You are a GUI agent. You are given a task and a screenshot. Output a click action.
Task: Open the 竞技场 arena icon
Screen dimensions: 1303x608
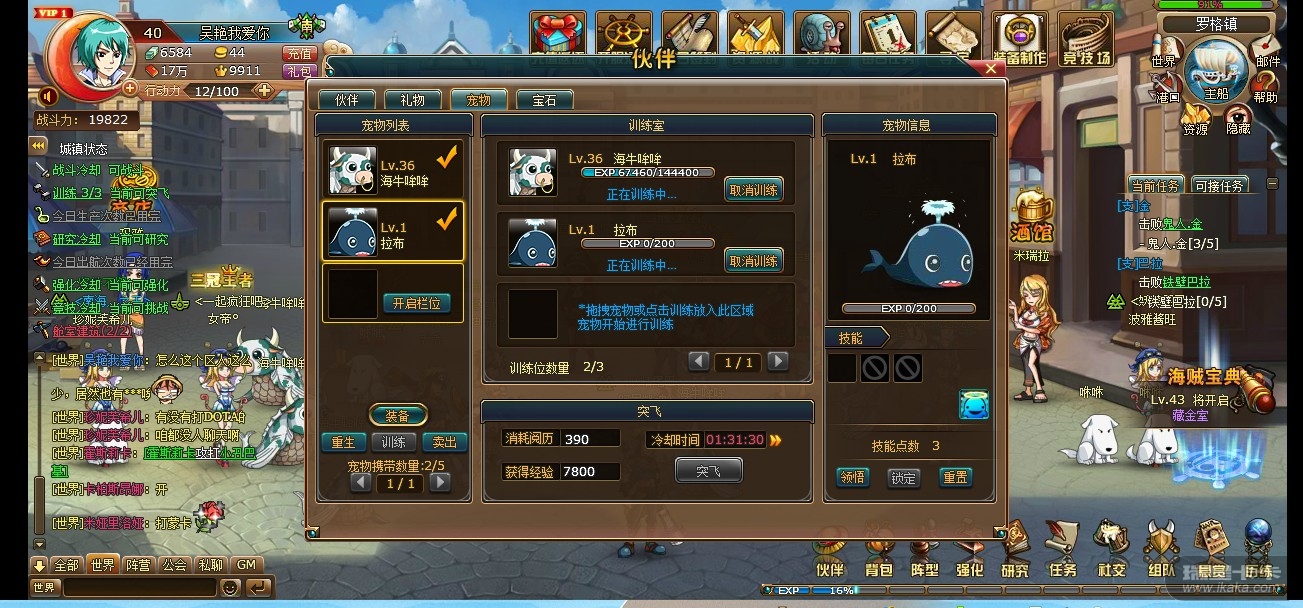pos(1086,40)
